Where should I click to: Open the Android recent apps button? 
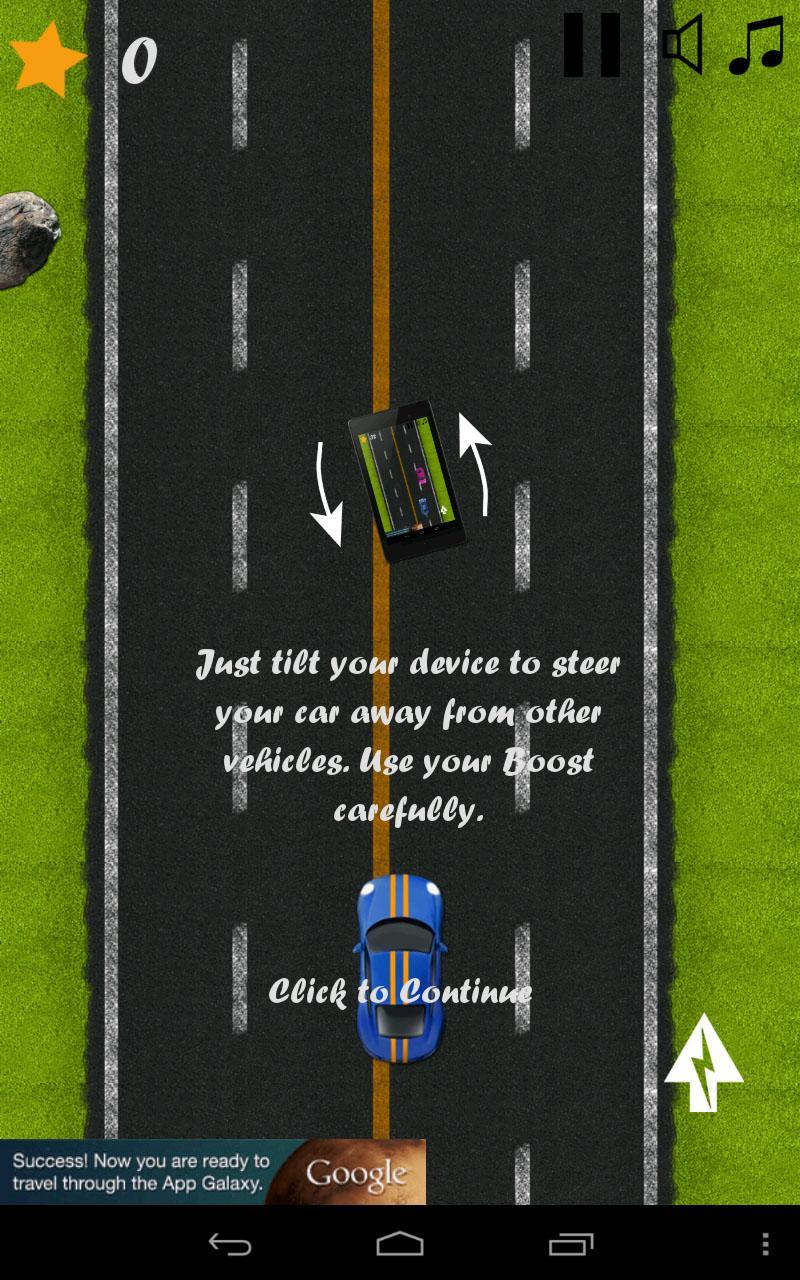571,1244
